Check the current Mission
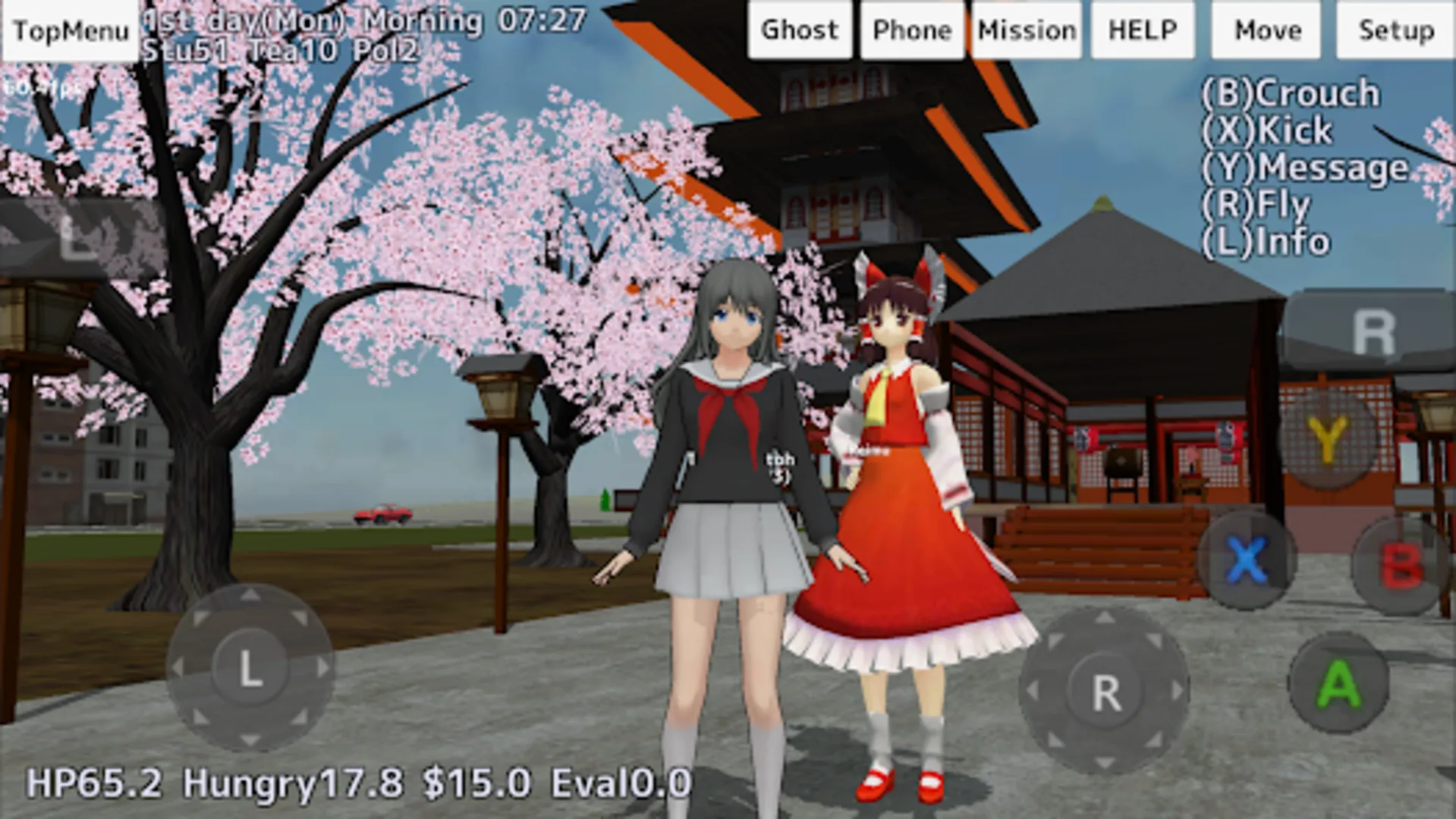The height and width of the screenshot is (819, 1456). [1026, 30]
